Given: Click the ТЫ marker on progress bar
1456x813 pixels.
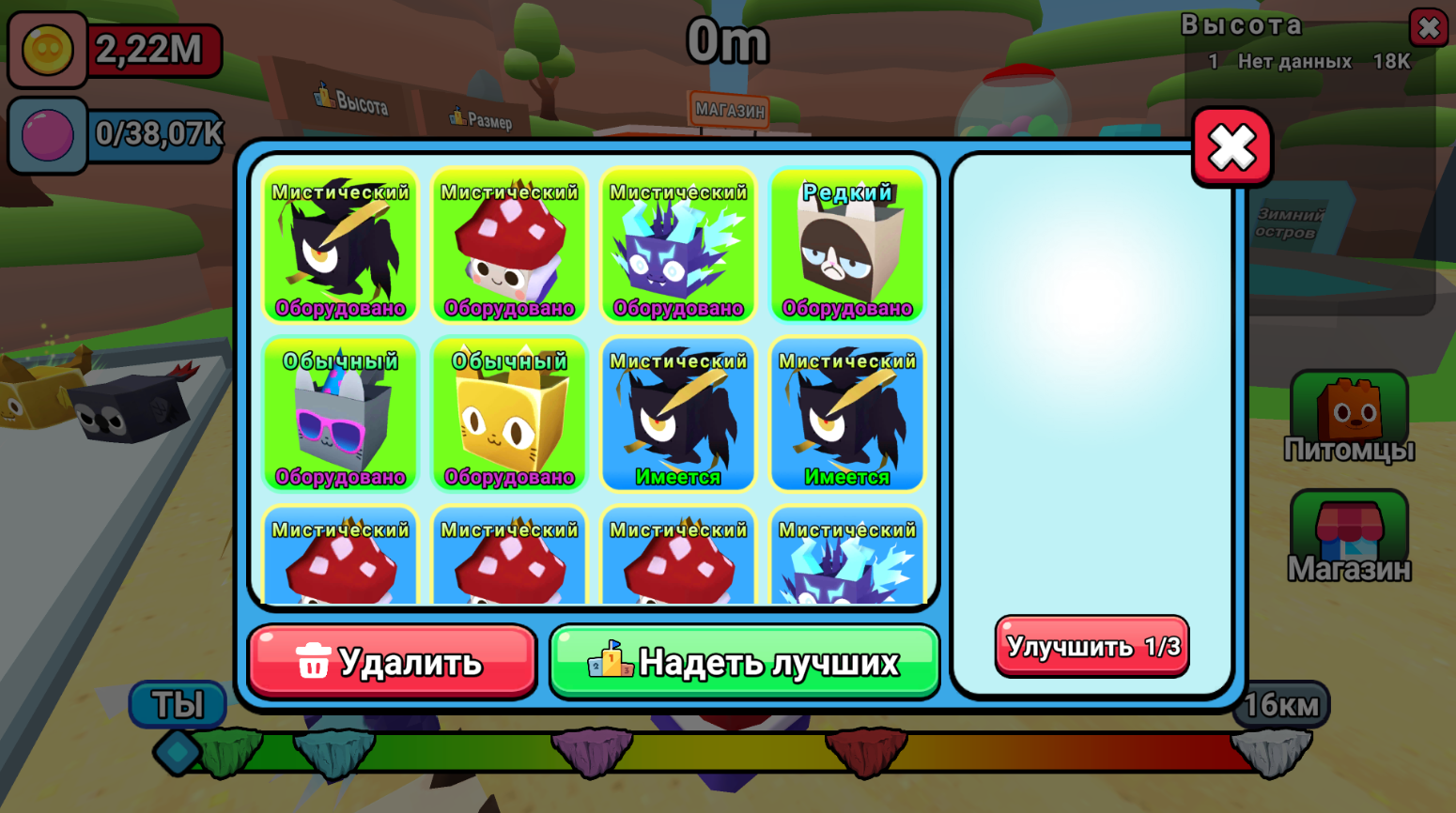Looking at the screenshot, I should (x=178, y=703).
